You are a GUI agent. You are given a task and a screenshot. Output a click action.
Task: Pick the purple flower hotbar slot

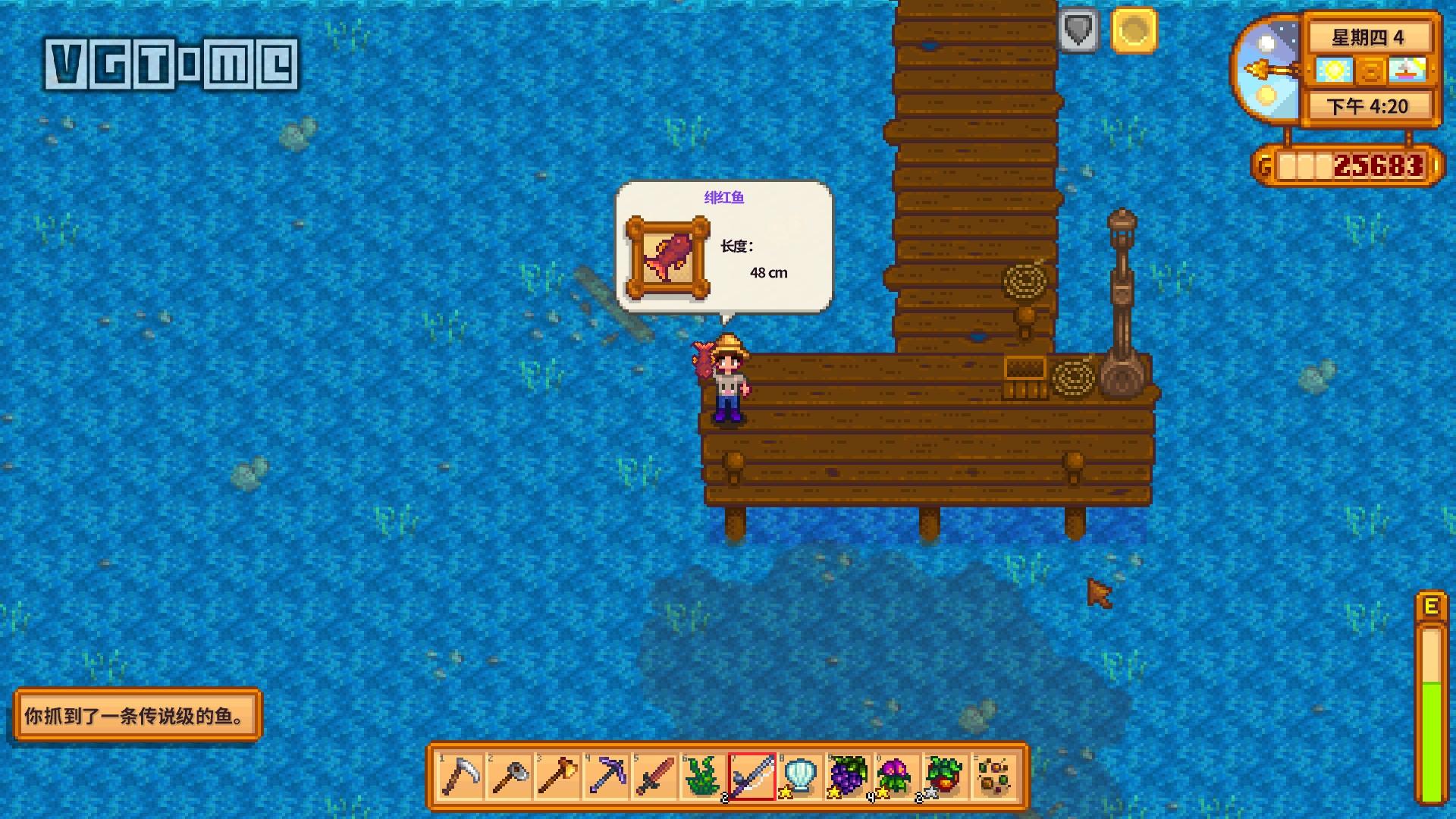click(x=897, y=777)
